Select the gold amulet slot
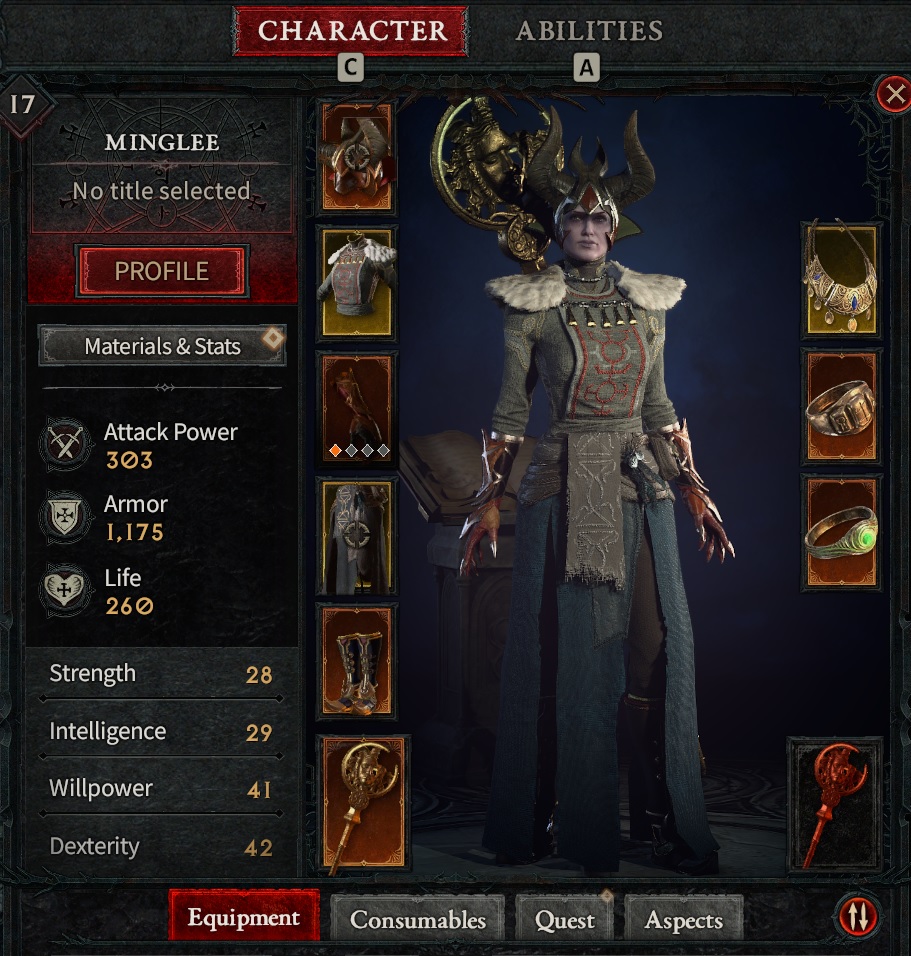The width and height of the screenshot is (911, 956). (x=842, y=281)
